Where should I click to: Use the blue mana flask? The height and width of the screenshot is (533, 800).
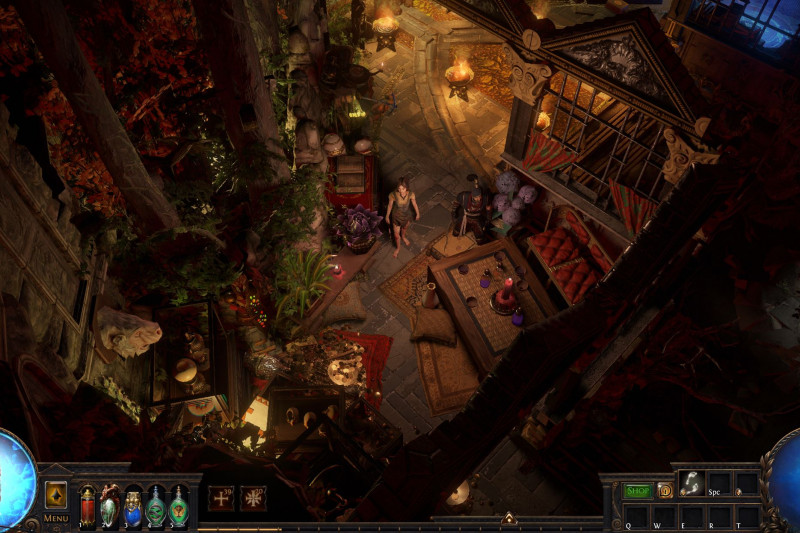click(x=133, y=506)
